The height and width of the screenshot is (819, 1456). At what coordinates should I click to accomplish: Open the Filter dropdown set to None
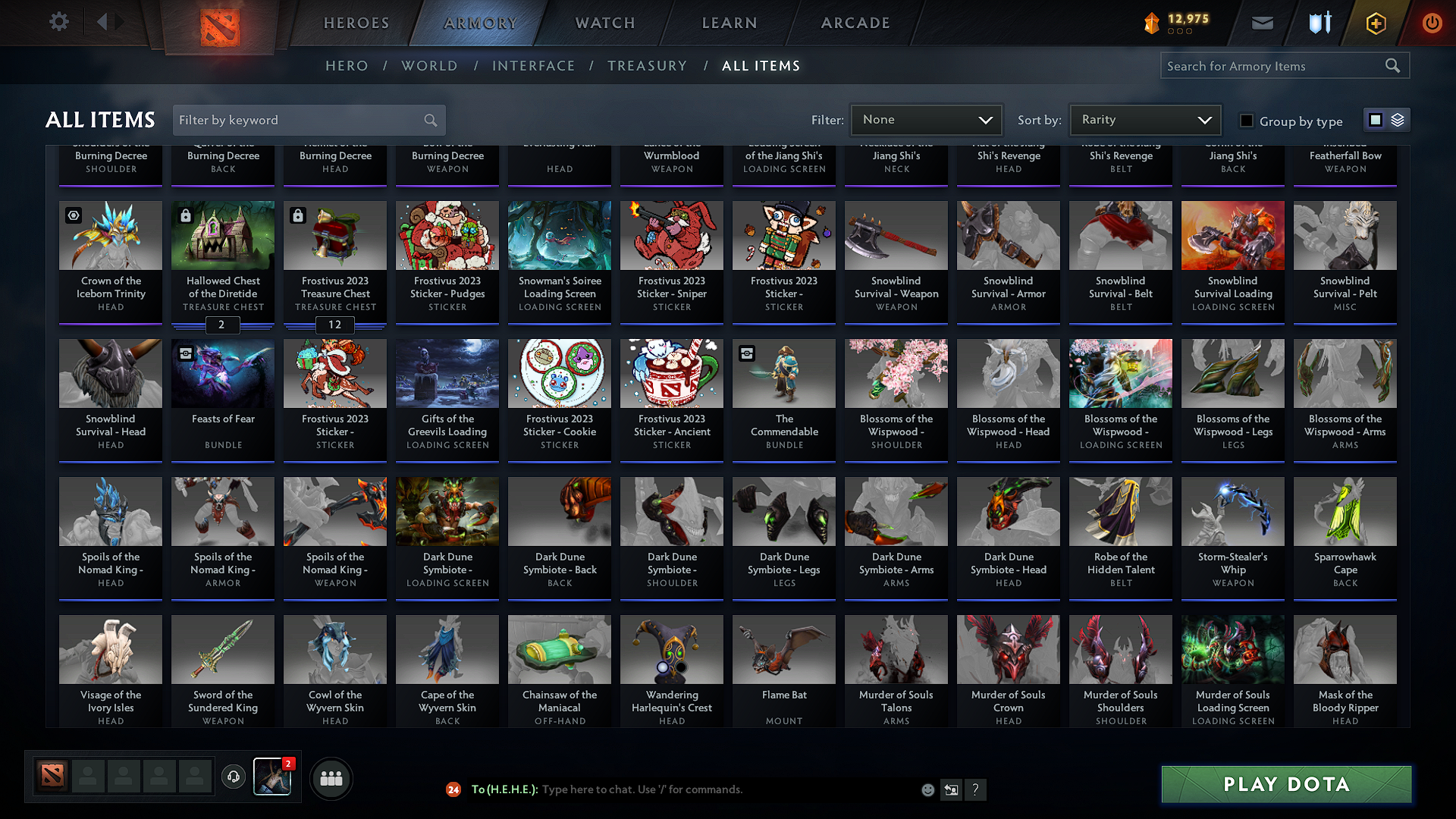pos(926,119)
